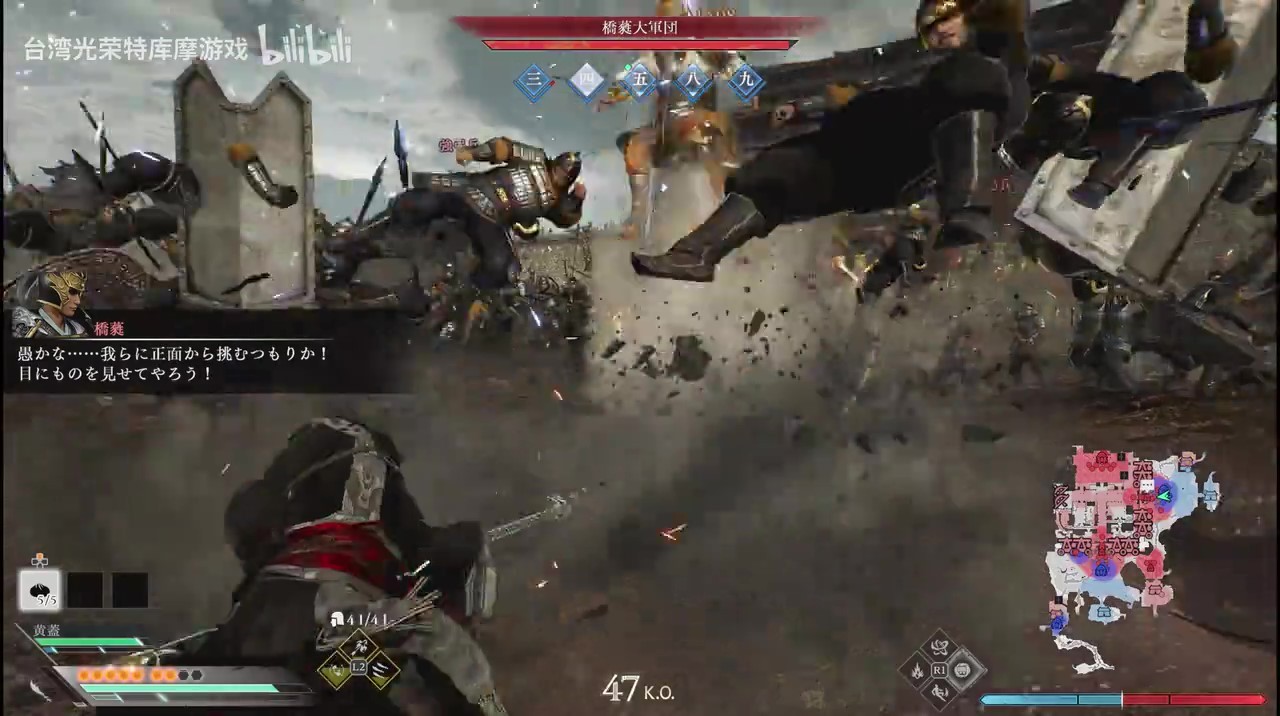Activate the green-lit left tactic diamond
Viewport: 1280px width, 716px height.
(x=337, y=670)
